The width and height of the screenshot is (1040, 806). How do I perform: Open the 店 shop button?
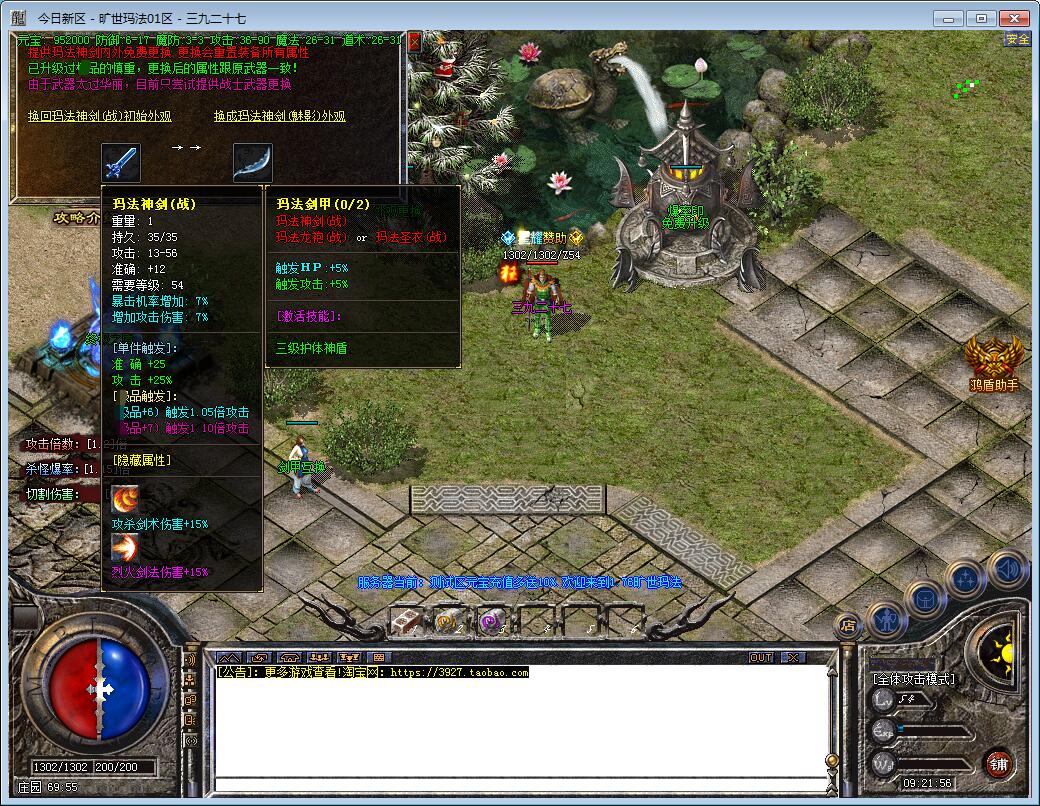tap(848, 627)
